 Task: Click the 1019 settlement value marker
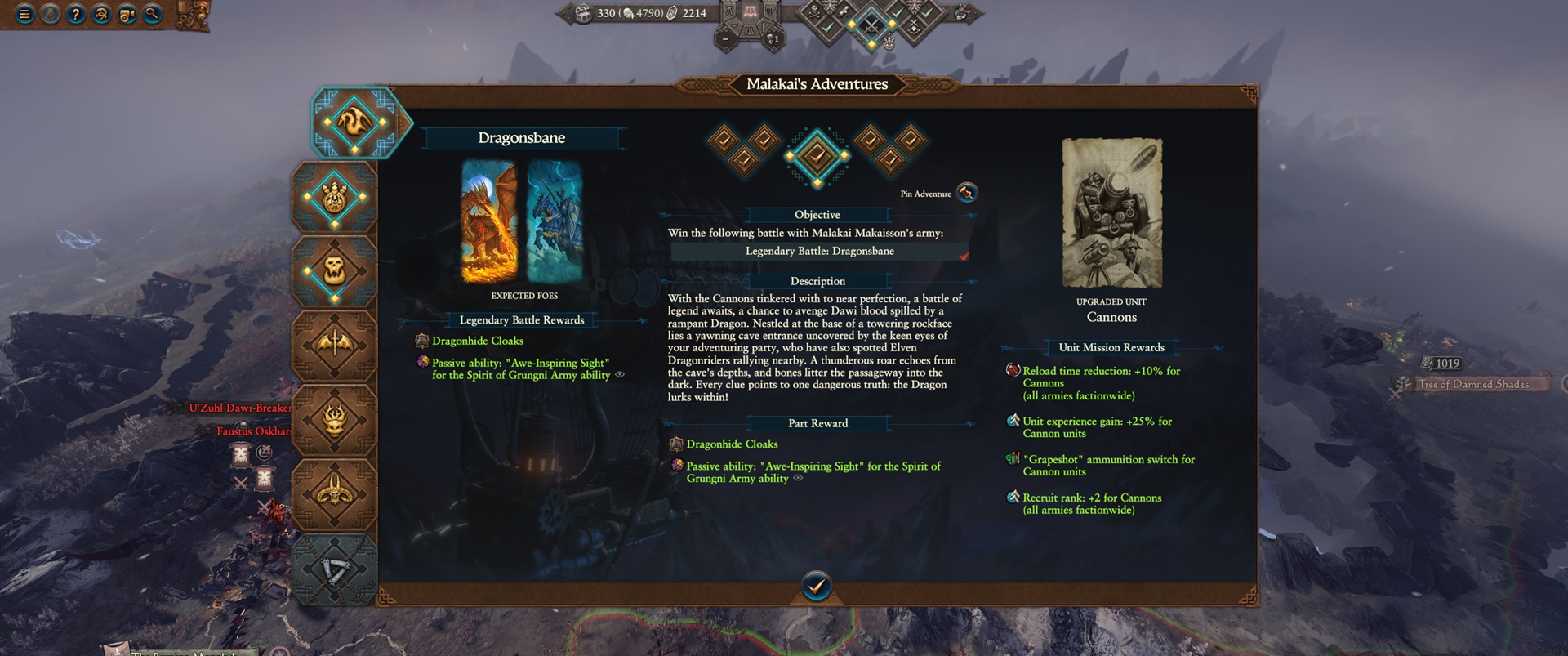[1440, 363]
